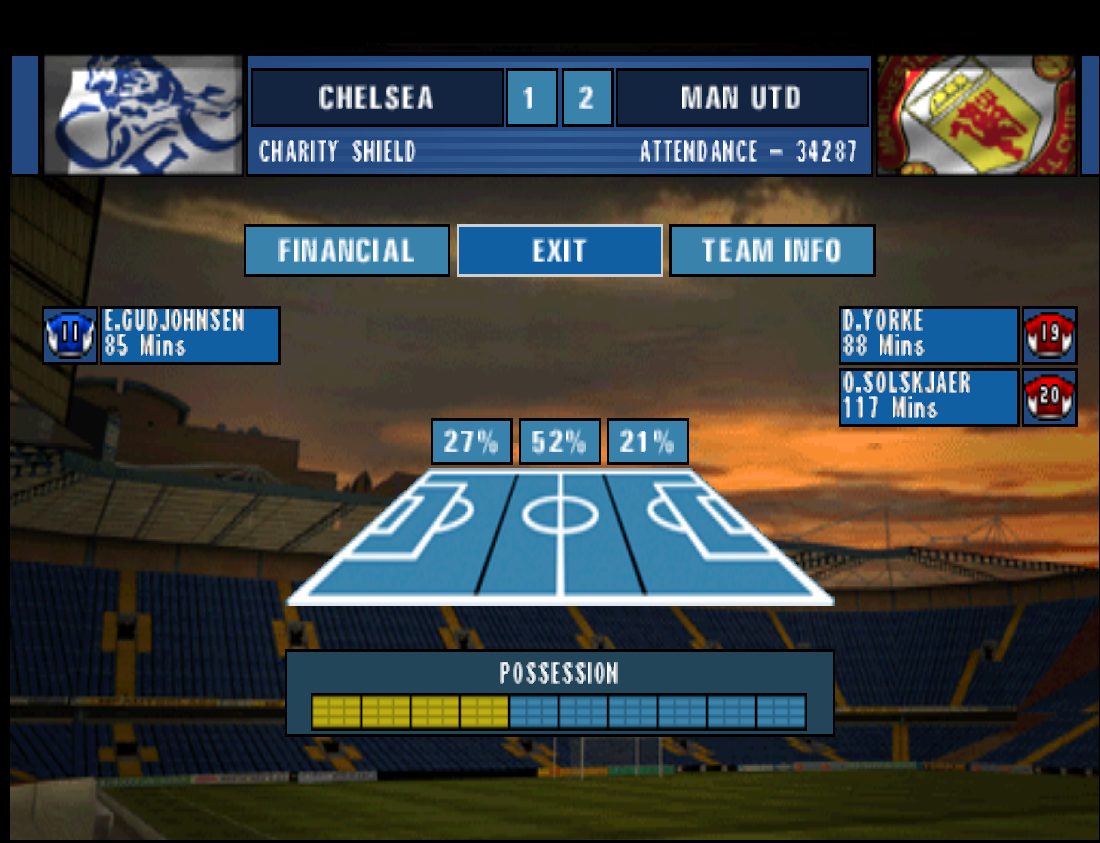This screenshot has height=843, width=1100.
Task: Show the Team Info screen
Action: pos(771,250)
